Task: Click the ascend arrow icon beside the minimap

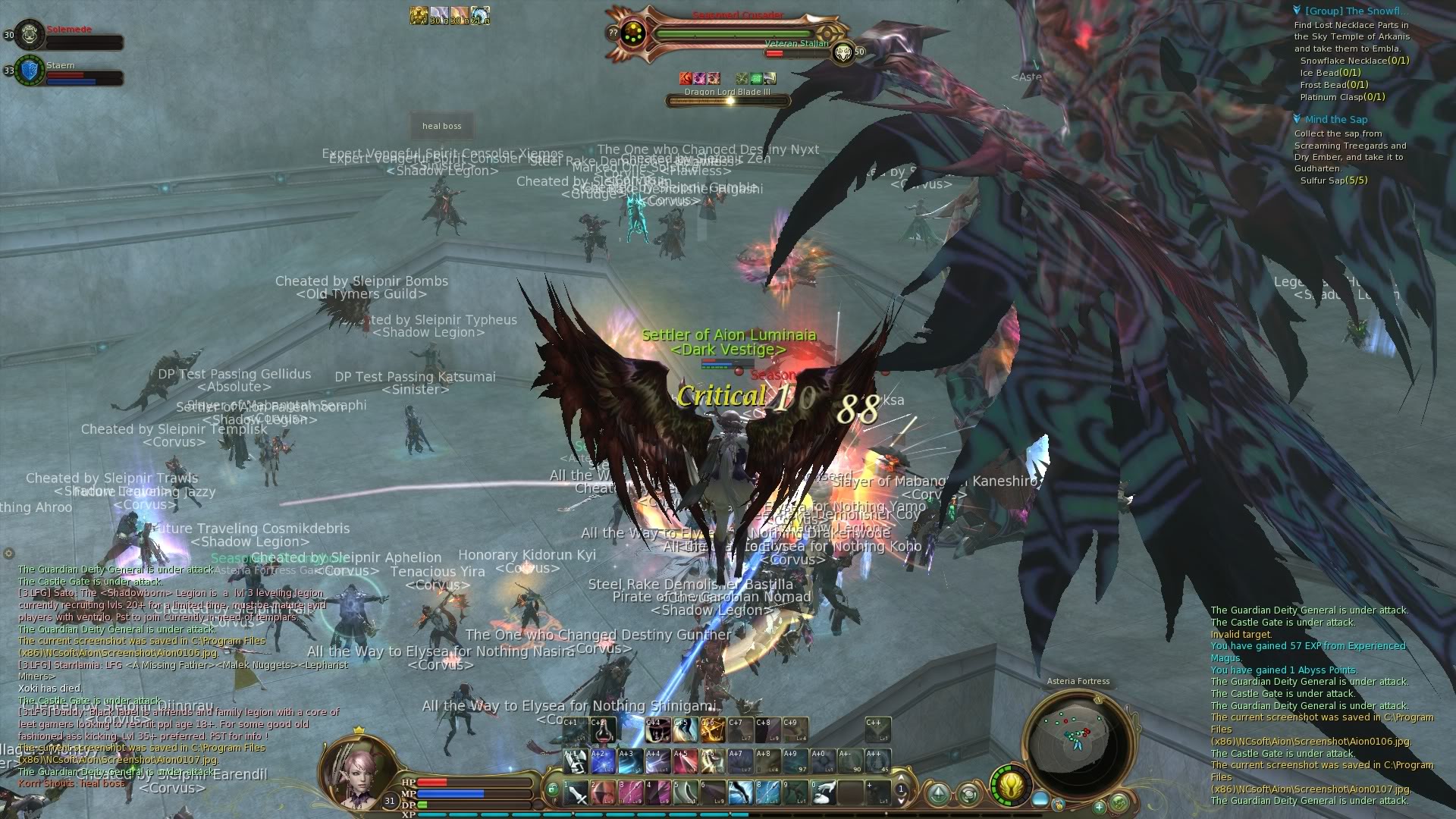Action: point(938,793)
